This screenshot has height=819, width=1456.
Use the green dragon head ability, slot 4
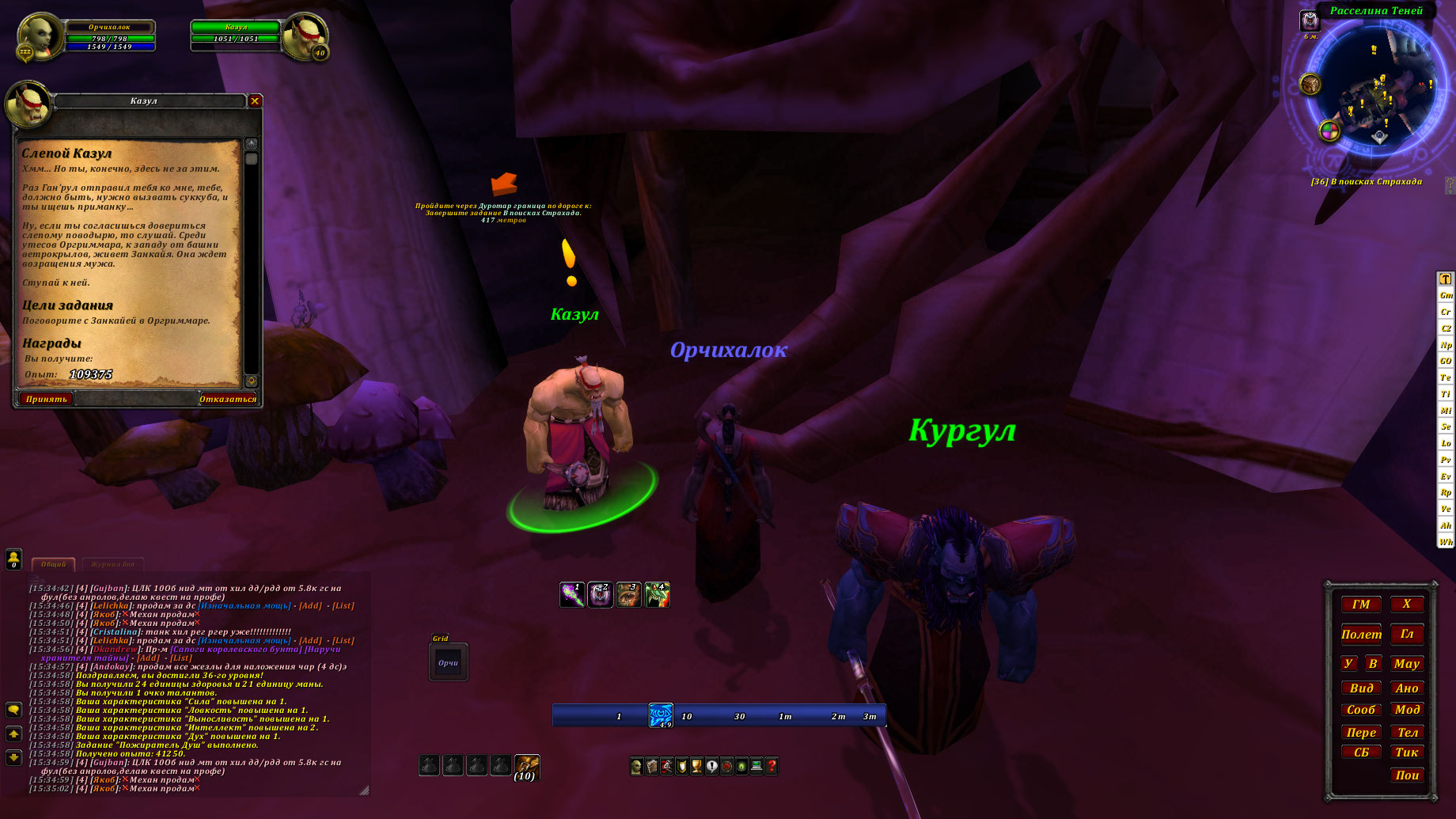657,594
